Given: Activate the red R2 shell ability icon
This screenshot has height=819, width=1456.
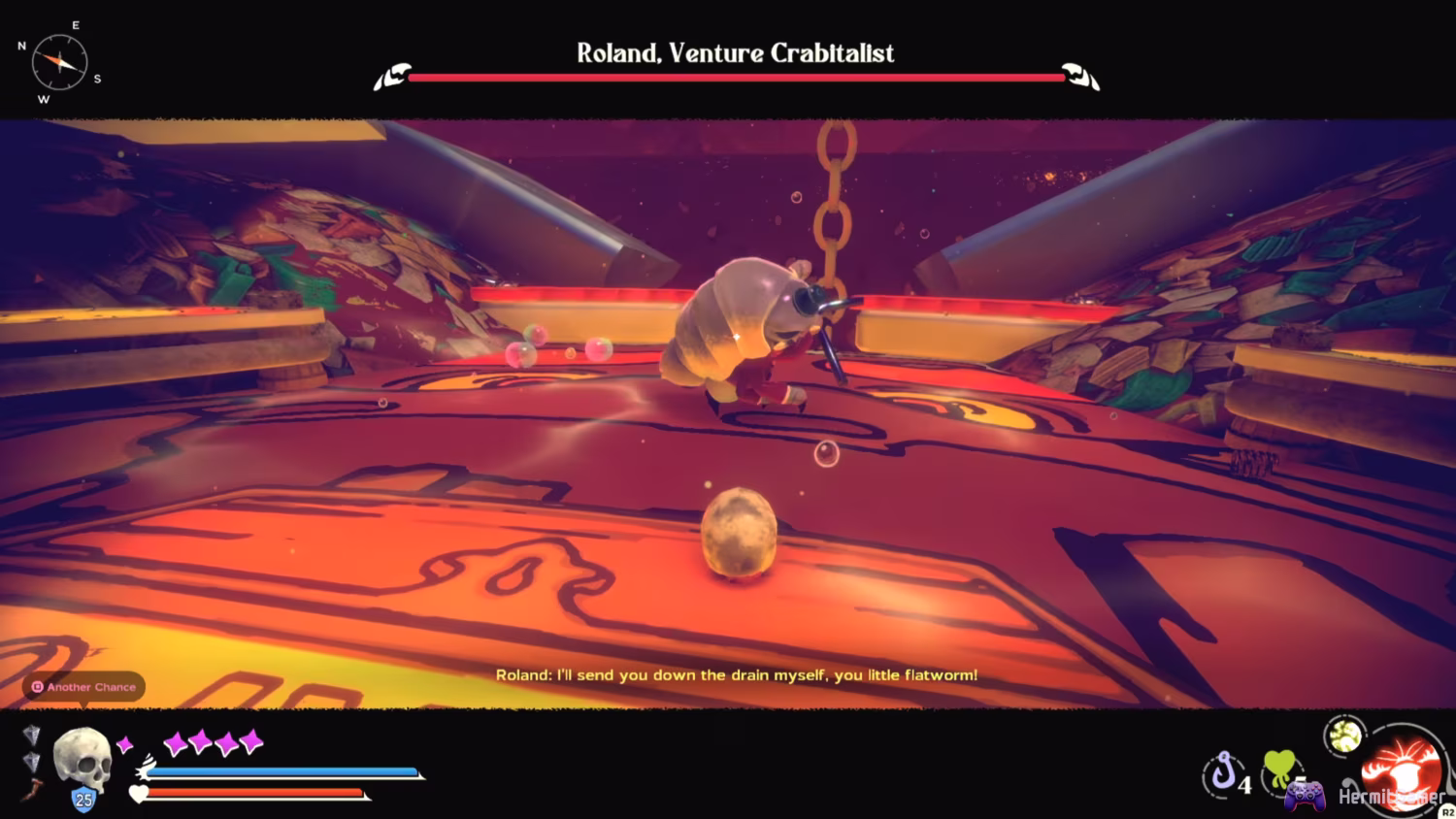Looking at the screenshot, I should (x=1400, y=771).
